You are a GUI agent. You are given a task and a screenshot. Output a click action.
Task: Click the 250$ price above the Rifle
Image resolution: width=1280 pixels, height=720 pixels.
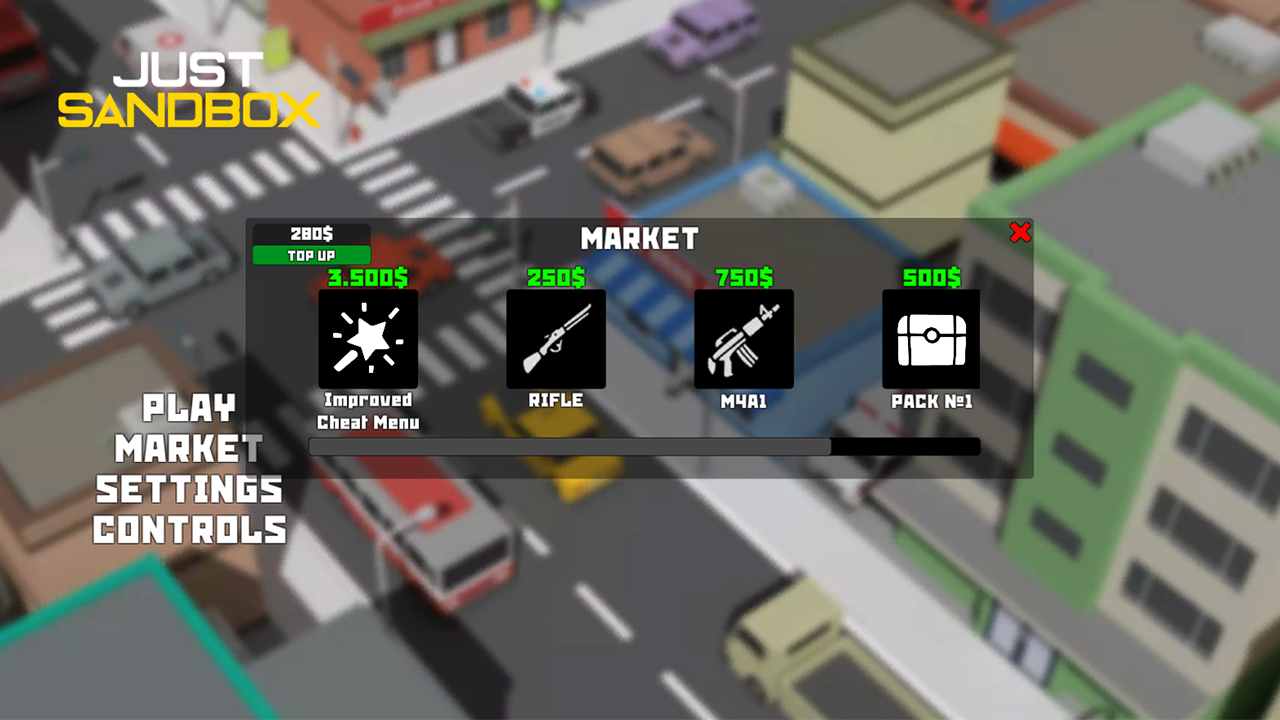[555, 278]
